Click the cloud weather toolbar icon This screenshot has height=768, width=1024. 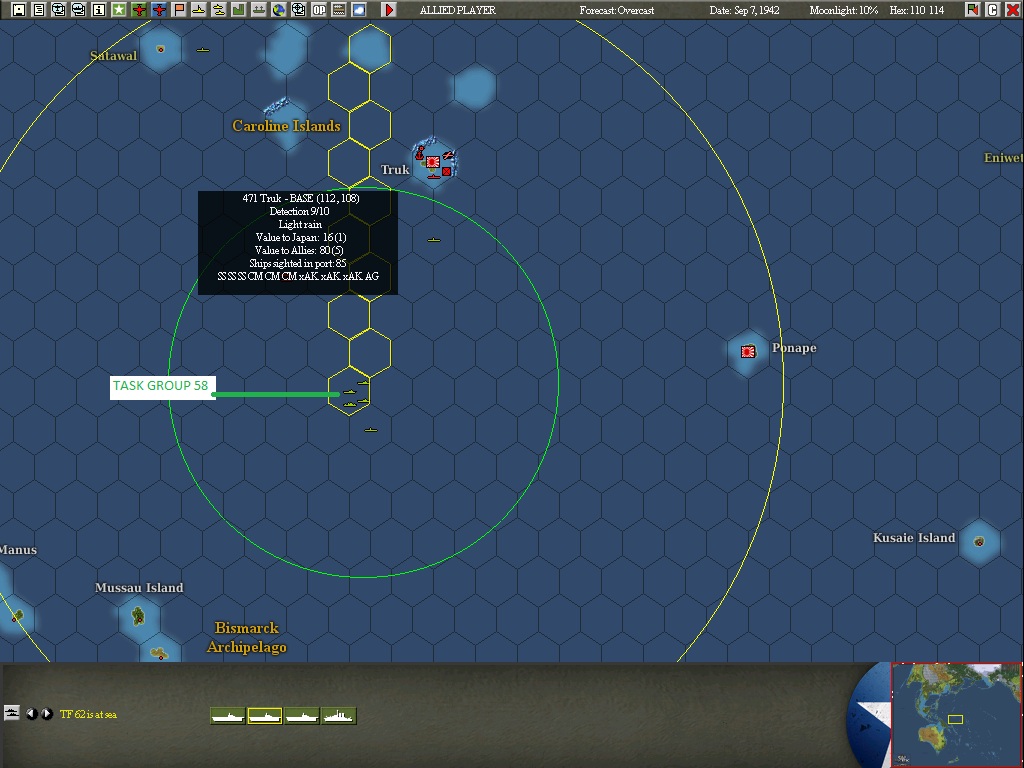tap(359, 10)
